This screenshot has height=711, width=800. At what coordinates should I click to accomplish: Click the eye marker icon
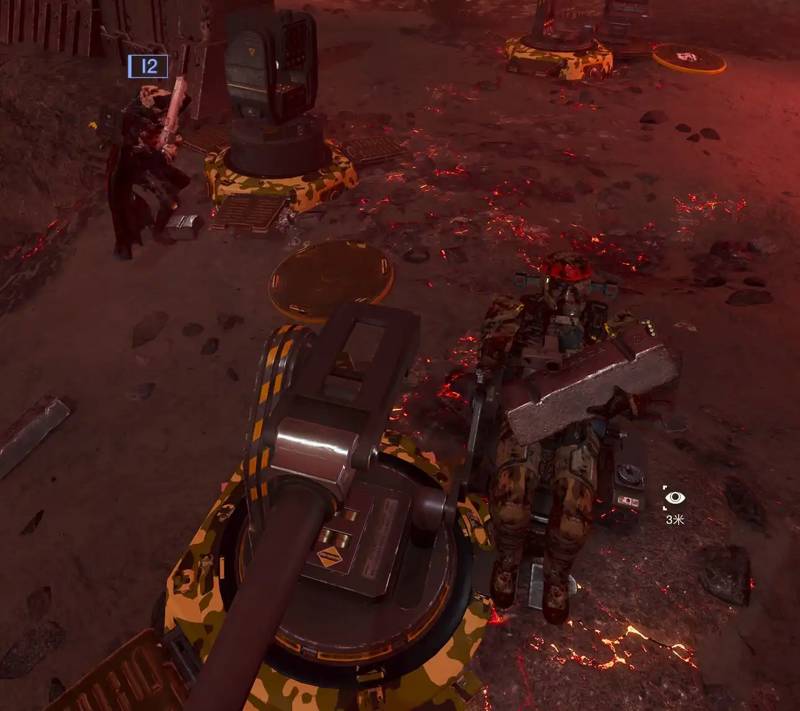pos(675,497)
